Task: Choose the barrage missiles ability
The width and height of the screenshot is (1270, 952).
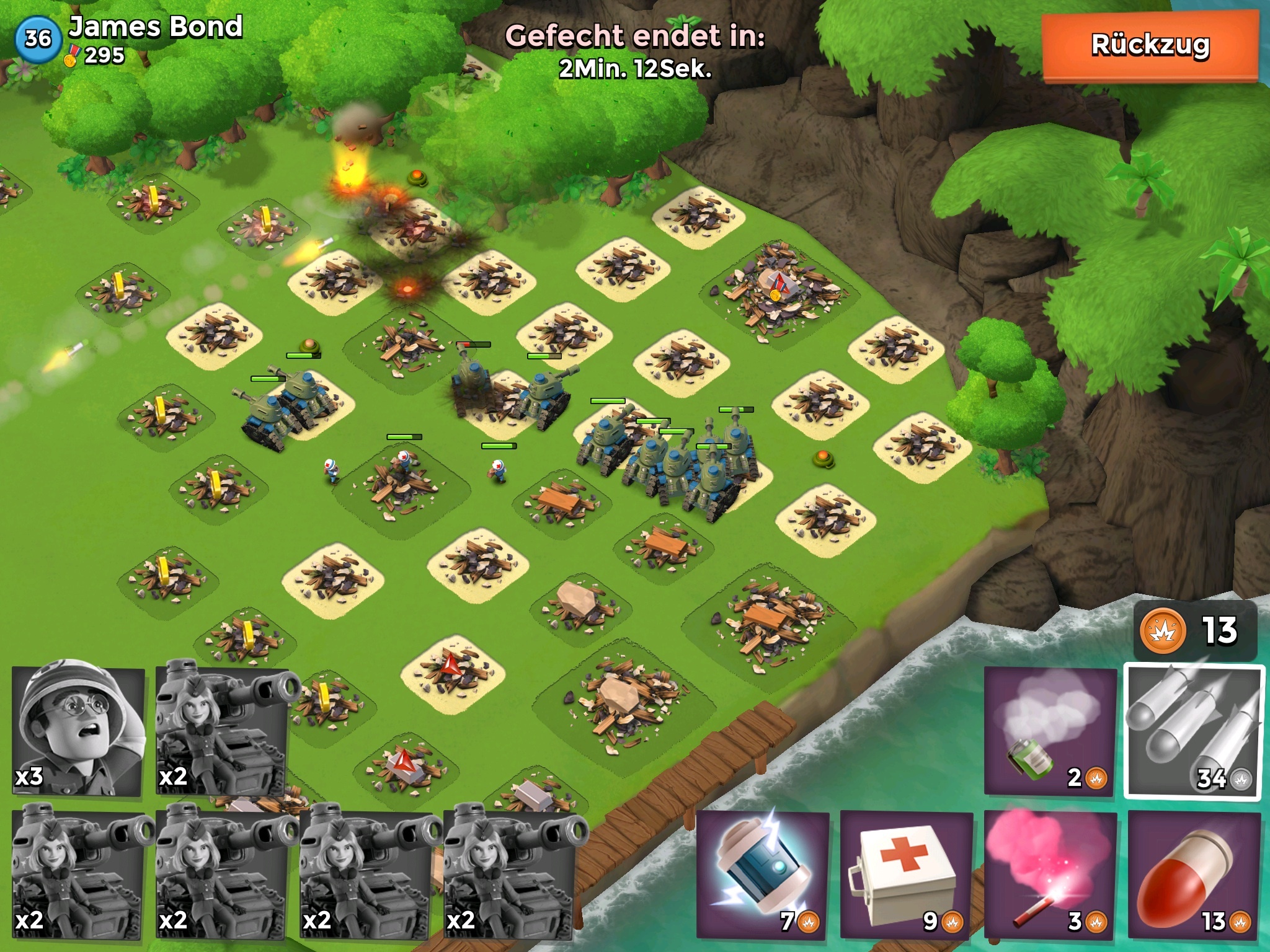Action: 1194,731
